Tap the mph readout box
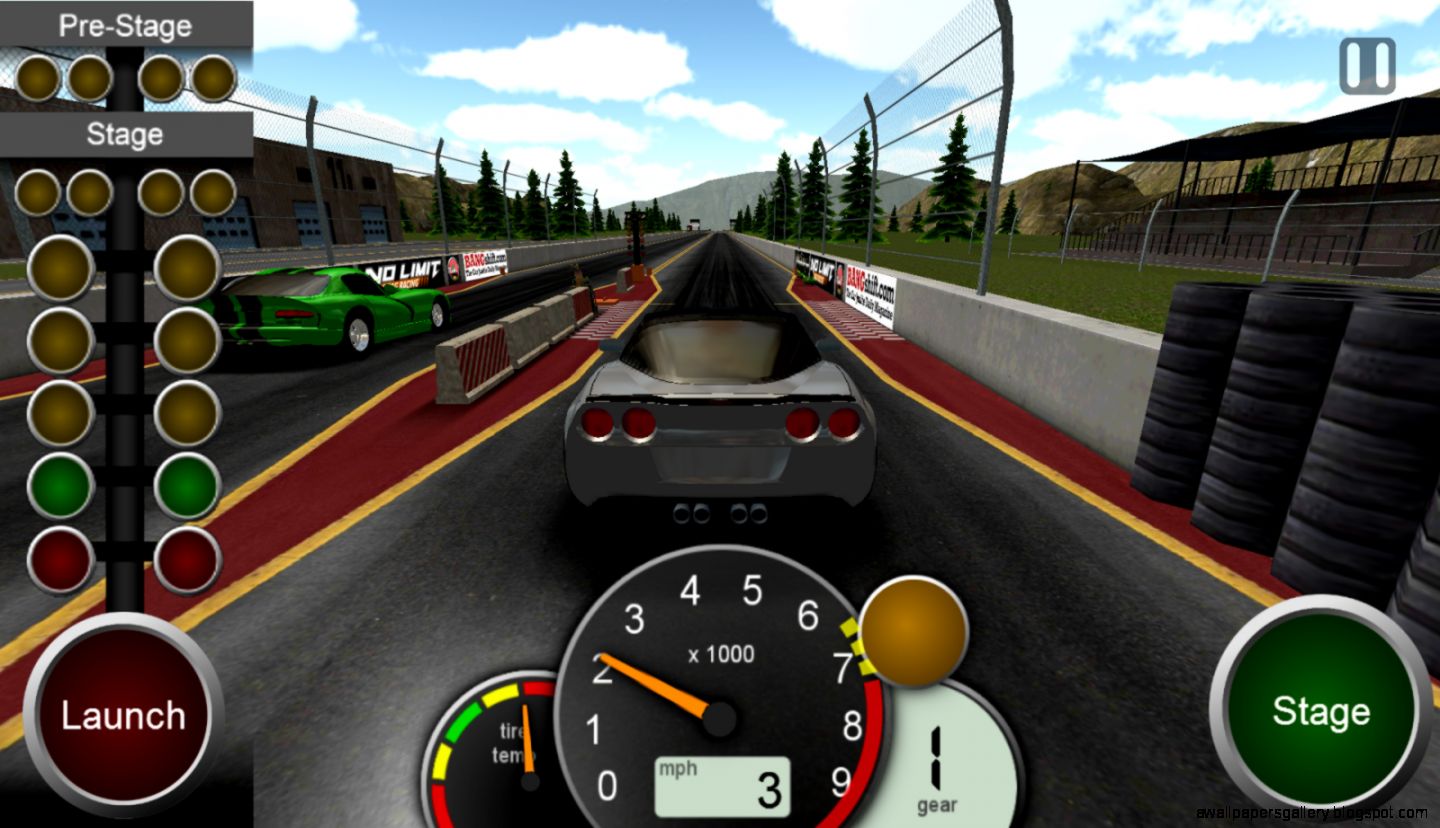 [x=720, y=785]
